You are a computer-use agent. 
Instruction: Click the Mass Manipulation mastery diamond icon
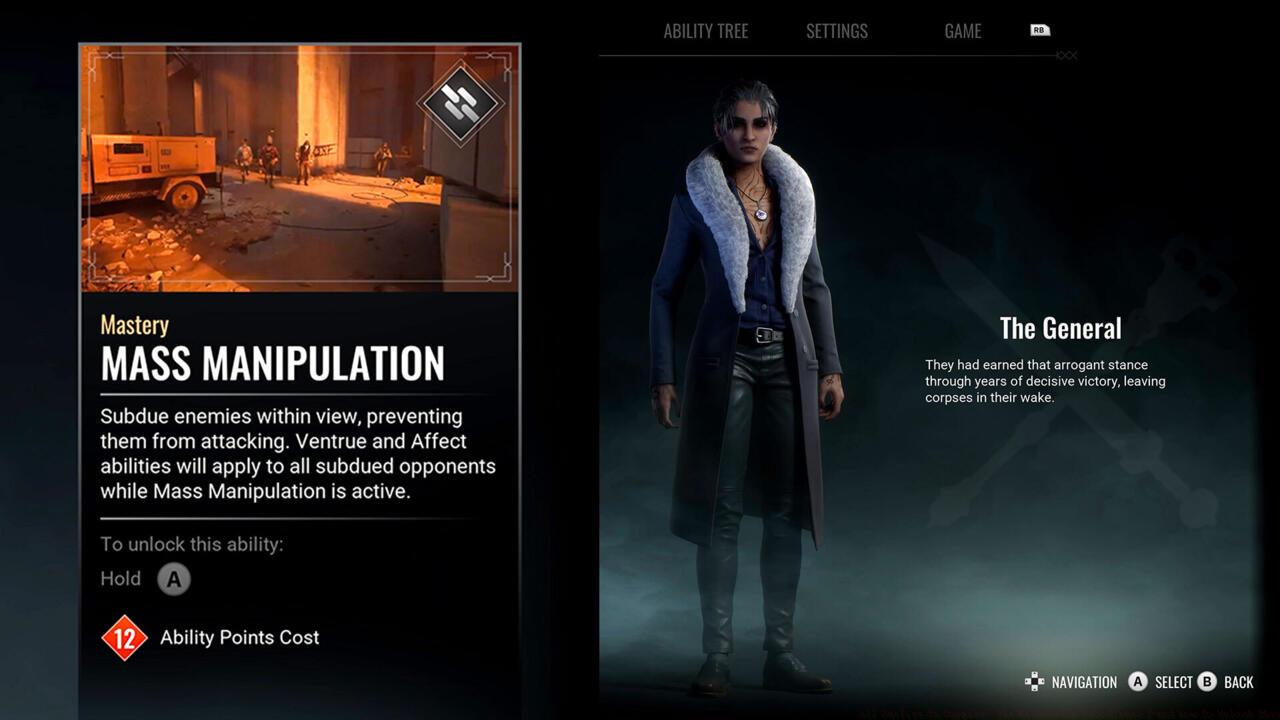click(460, 103)
